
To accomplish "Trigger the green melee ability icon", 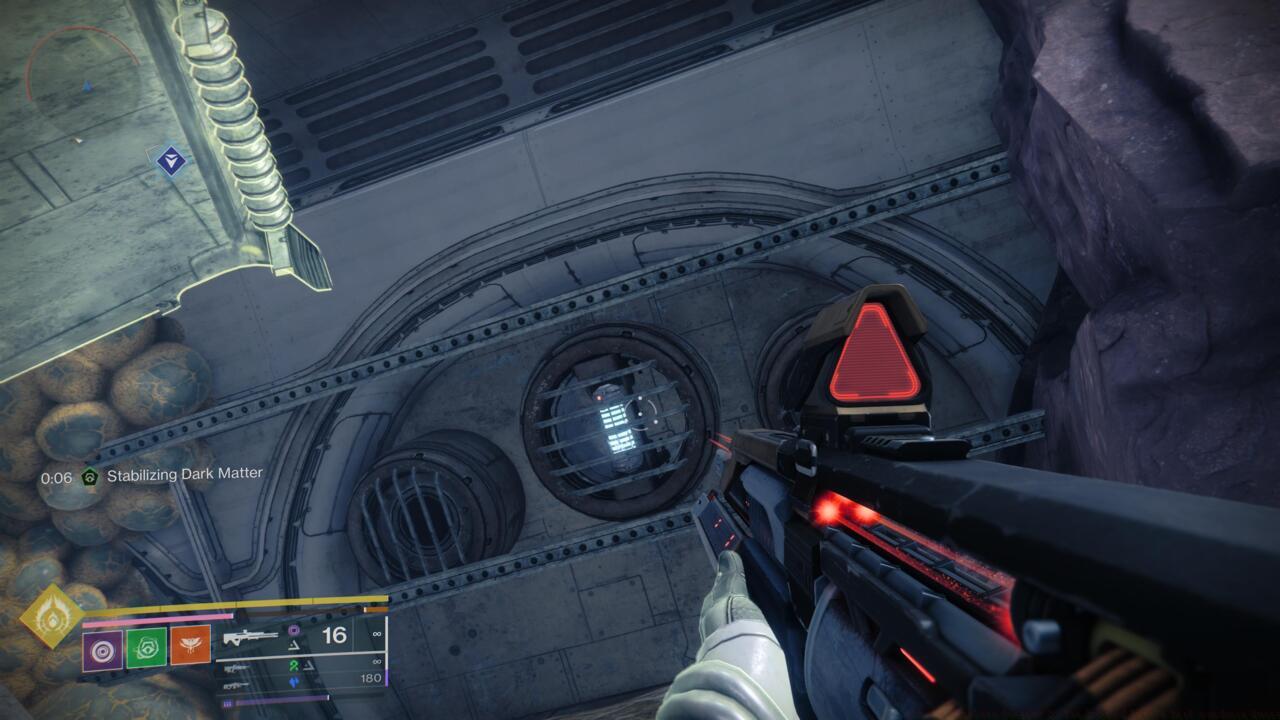I will point(147,650).
